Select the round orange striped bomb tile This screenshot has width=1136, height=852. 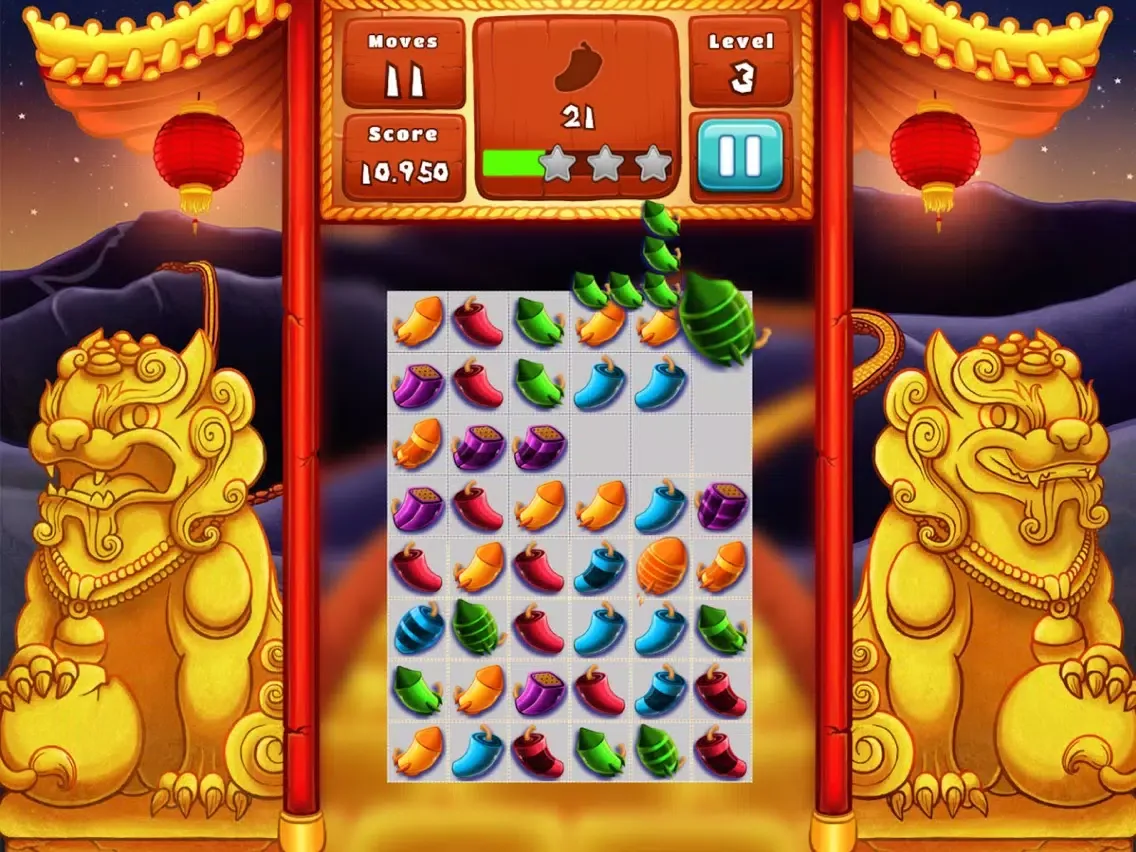(x=661, y=568)
